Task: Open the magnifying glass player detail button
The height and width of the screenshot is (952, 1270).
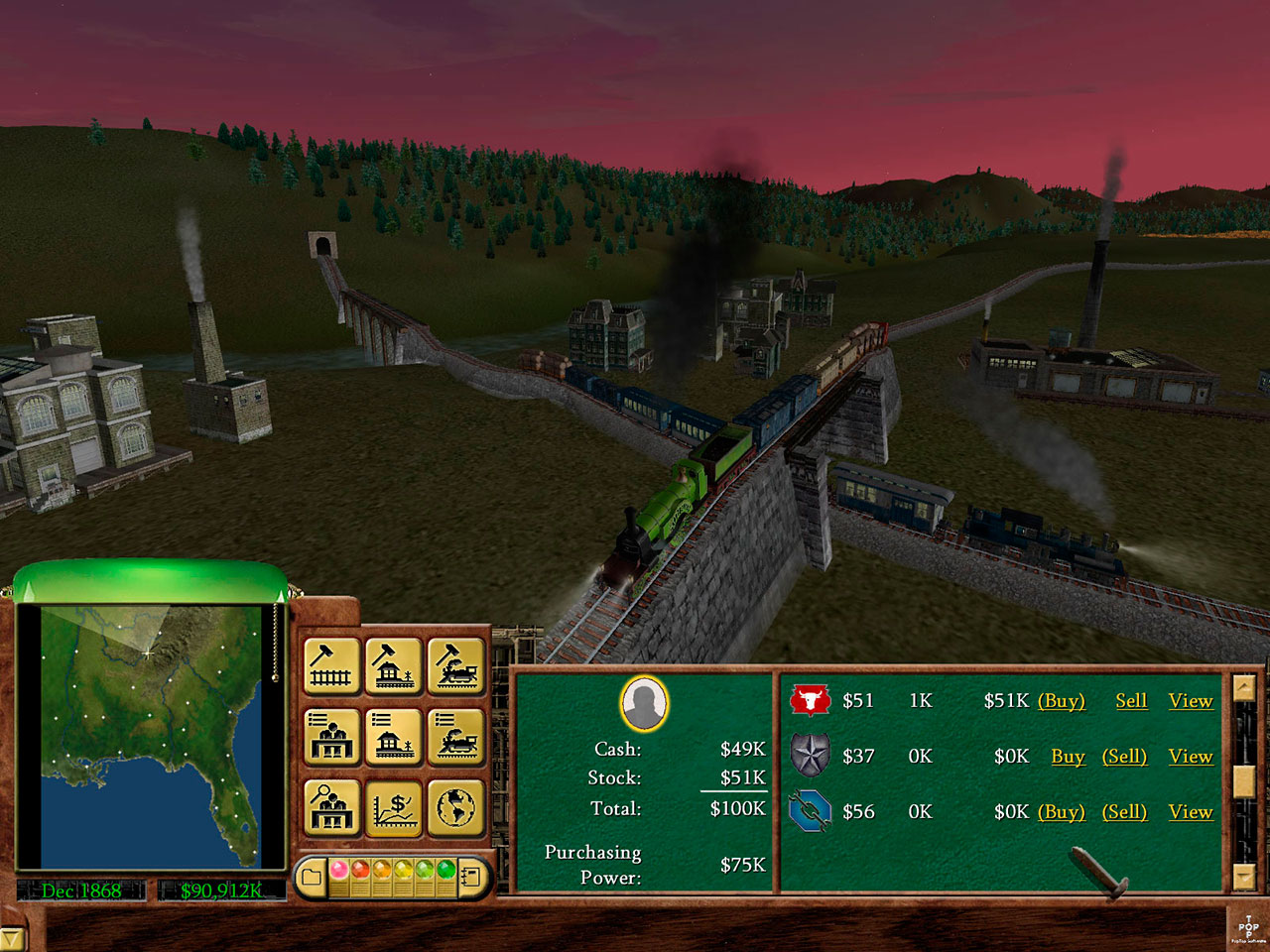Action: coord(331,808)
